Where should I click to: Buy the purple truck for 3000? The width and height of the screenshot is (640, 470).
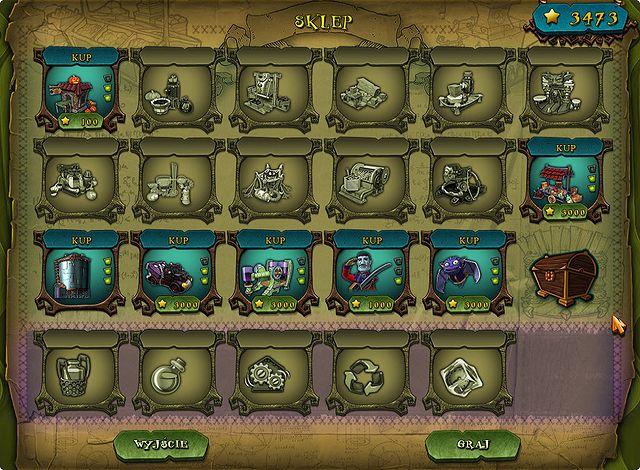[177, 241]
